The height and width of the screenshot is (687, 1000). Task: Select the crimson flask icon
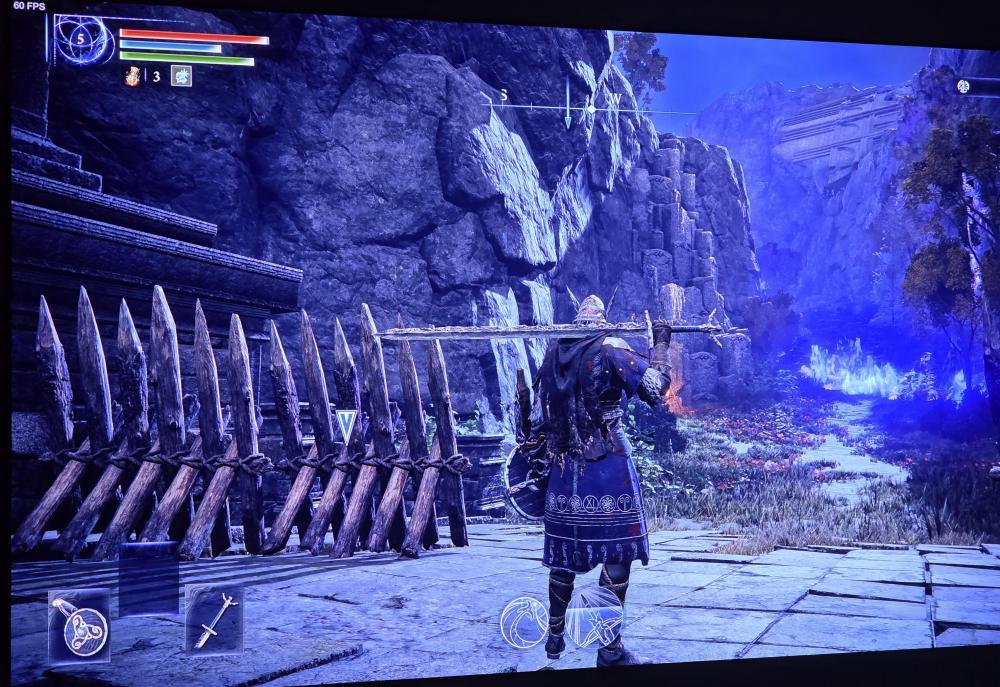pos(132,75)
